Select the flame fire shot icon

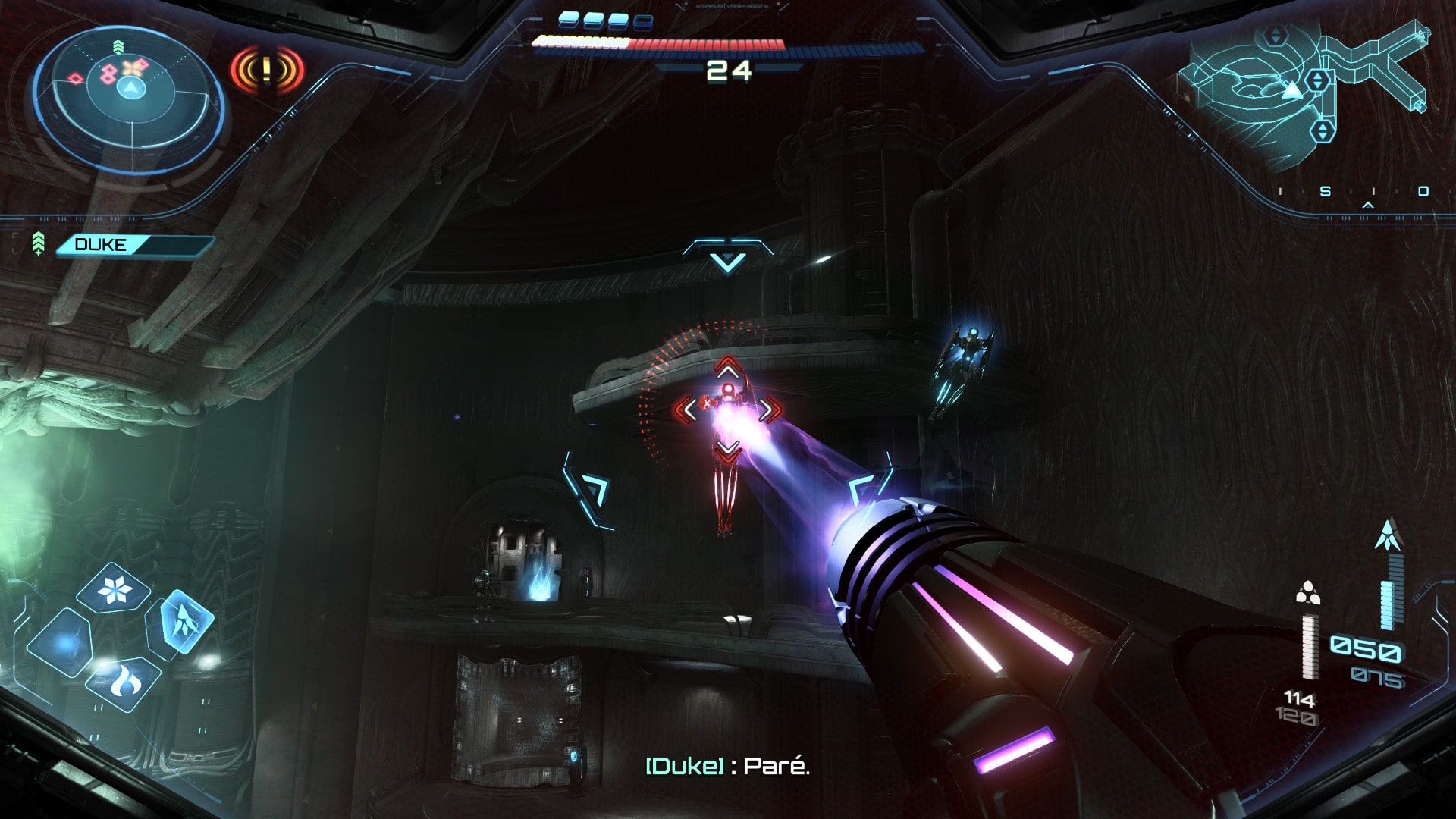(124, 682)
